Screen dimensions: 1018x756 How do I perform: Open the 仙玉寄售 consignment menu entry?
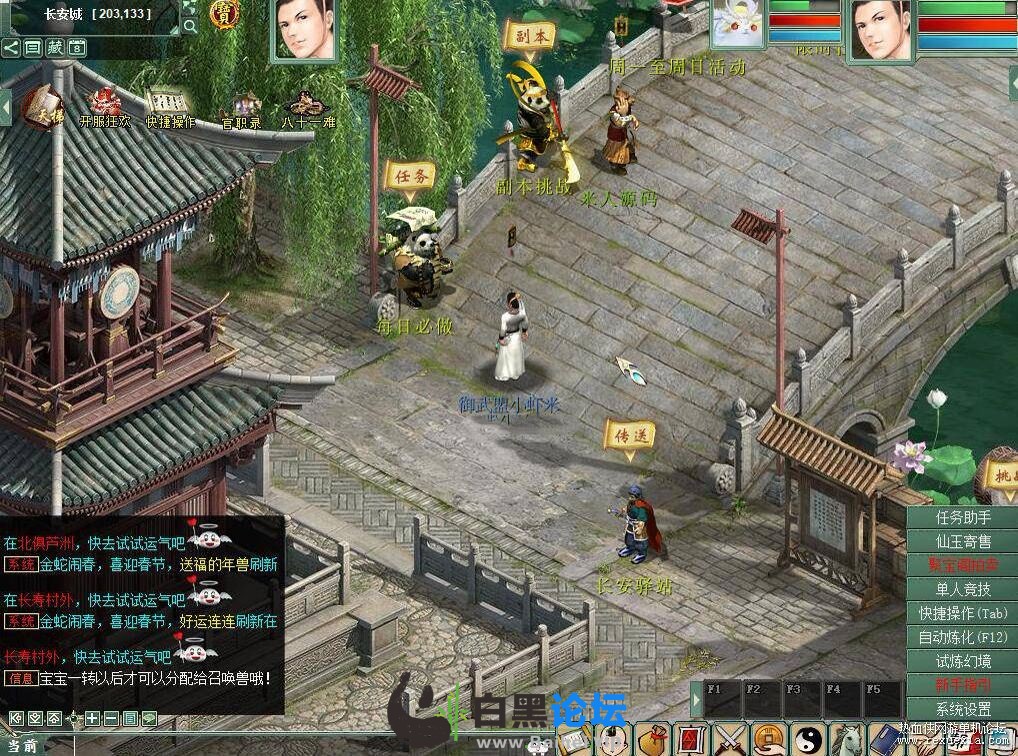tap(963, 541)
